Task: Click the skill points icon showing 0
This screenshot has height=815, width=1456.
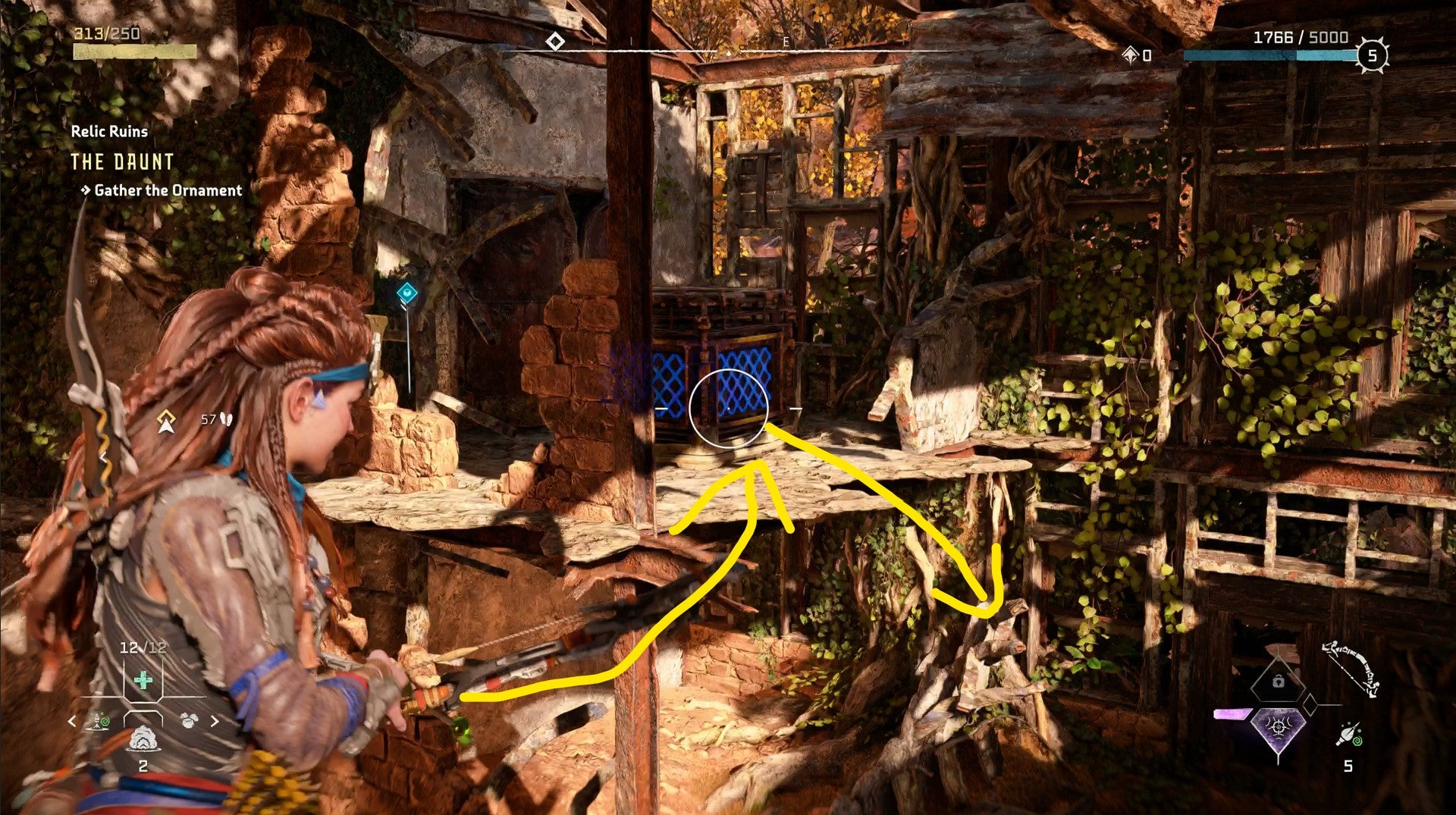Action: 1133,55
